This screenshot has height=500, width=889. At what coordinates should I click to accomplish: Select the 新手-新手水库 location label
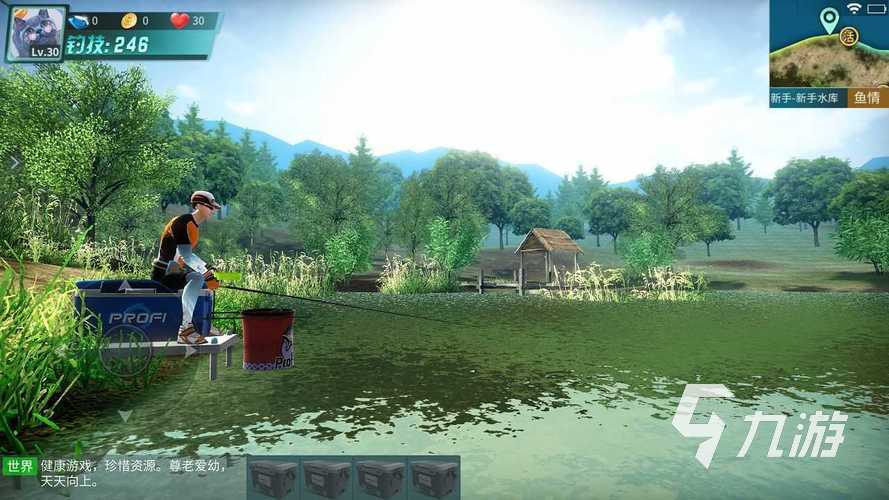point(807,98)
